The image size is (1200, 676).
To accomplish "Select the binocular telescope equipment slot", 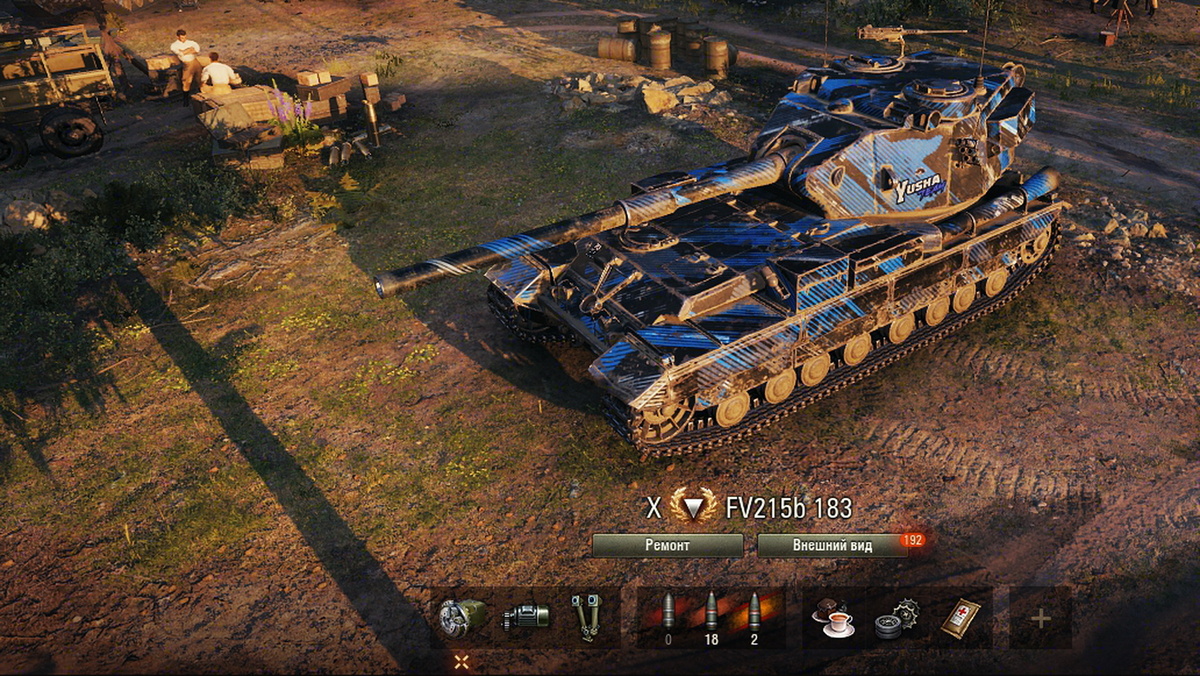I will [x=586, y=617].
